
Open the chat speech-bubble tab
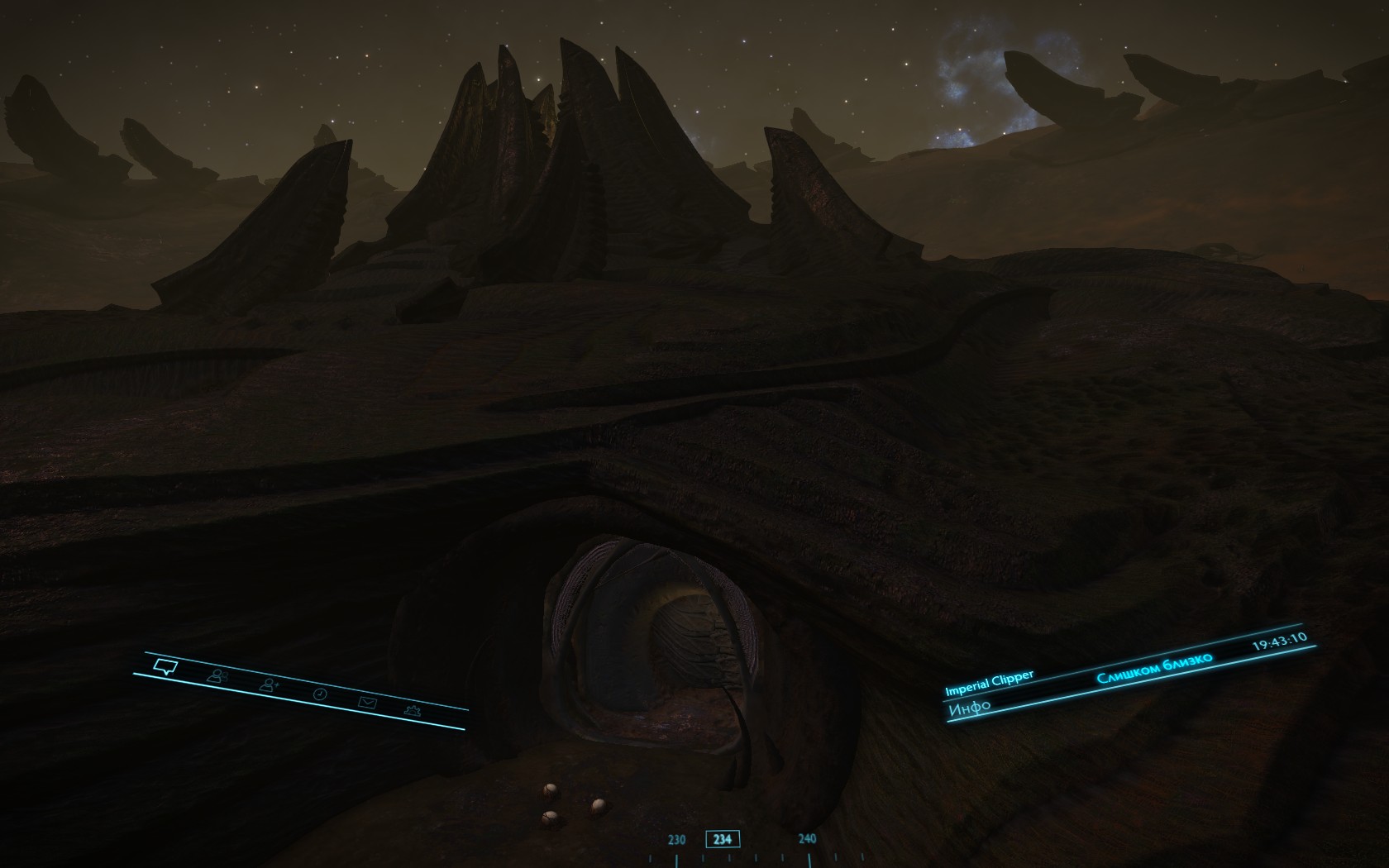(166, 665)
